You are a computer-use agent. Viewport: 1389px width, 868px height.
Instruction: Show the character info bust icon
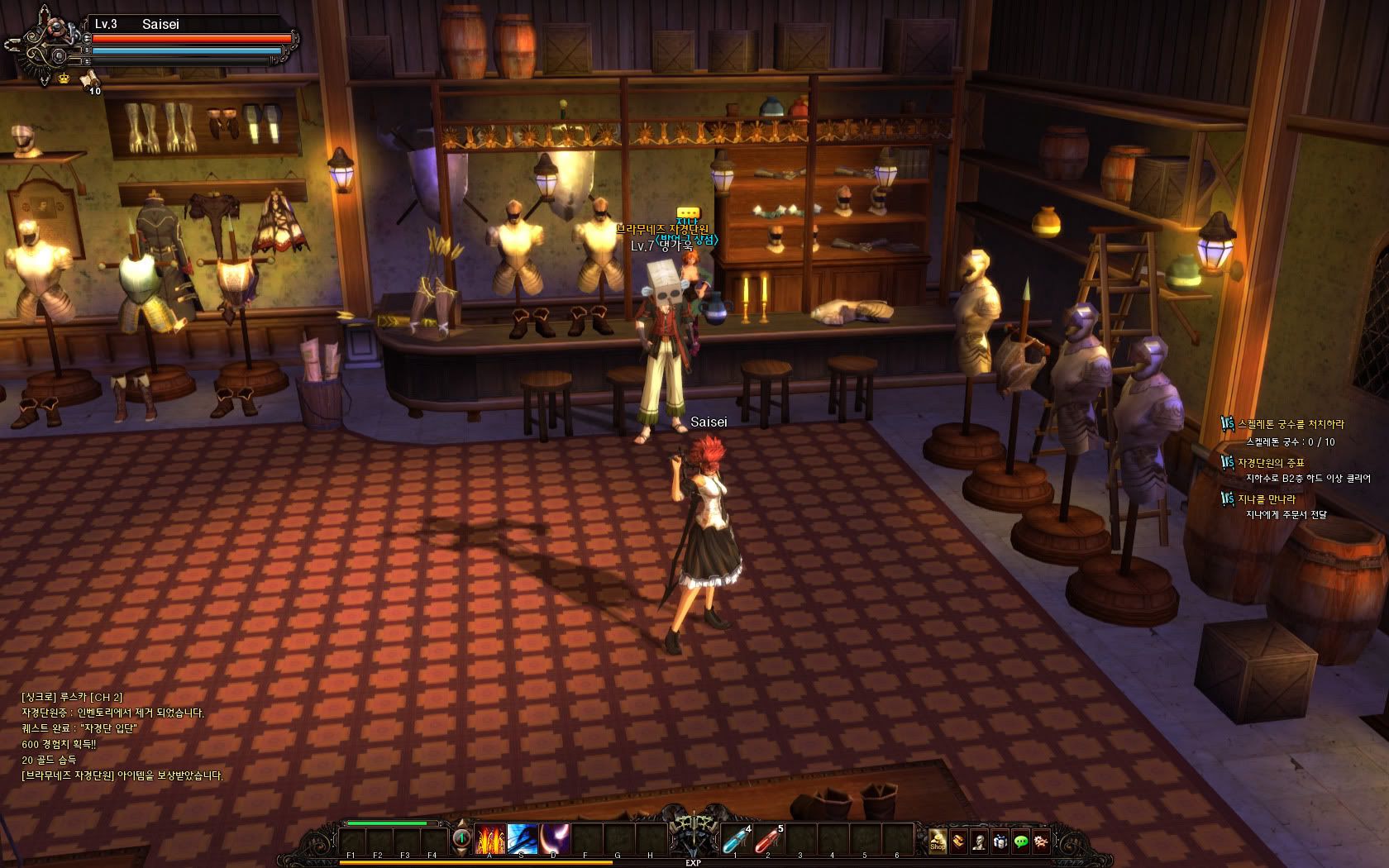click(979, 842)
